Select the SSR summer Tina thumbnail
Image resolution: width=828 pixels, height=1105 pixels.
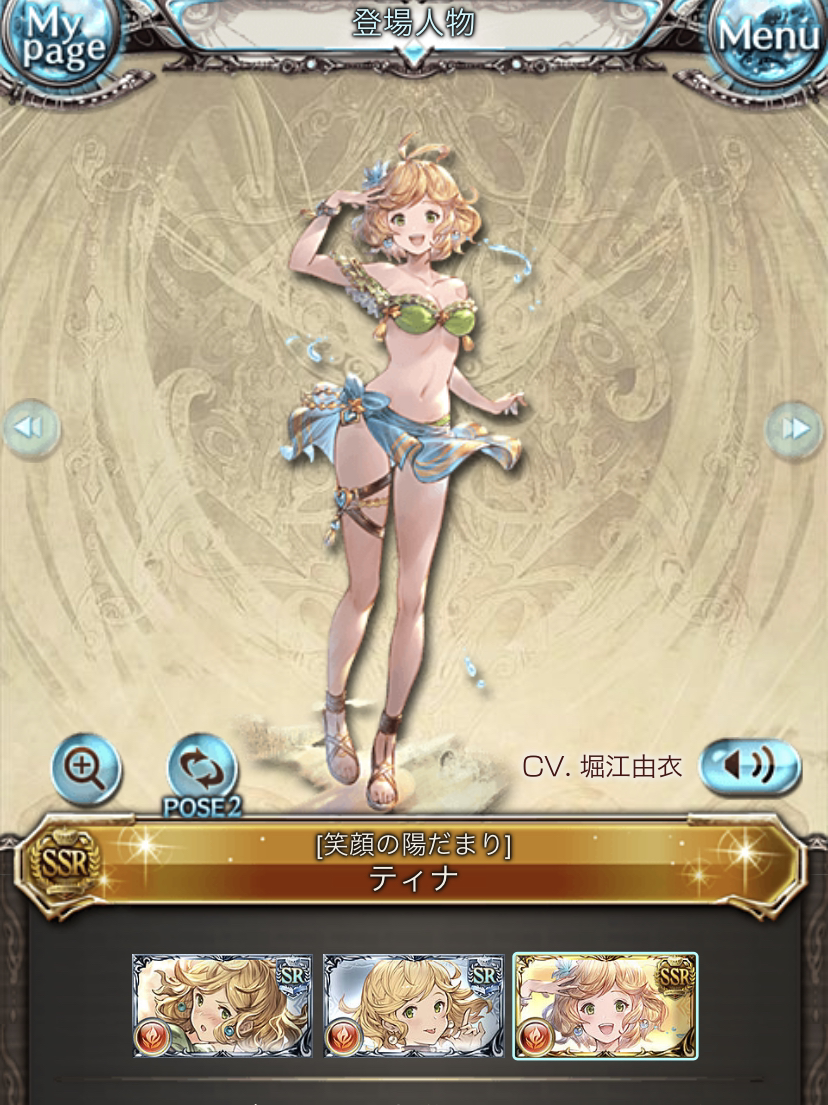(x=605, y=1005)
